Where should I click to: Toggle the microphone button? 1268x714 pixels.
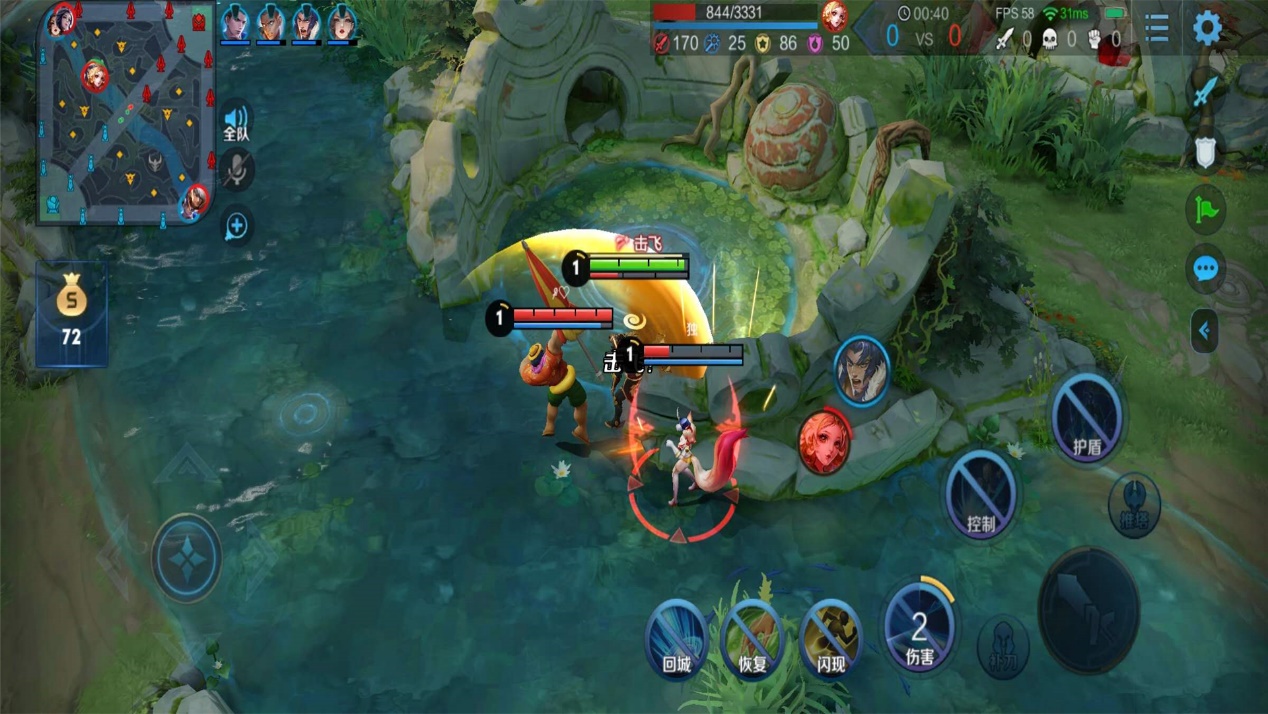click(x=236, y=171)
